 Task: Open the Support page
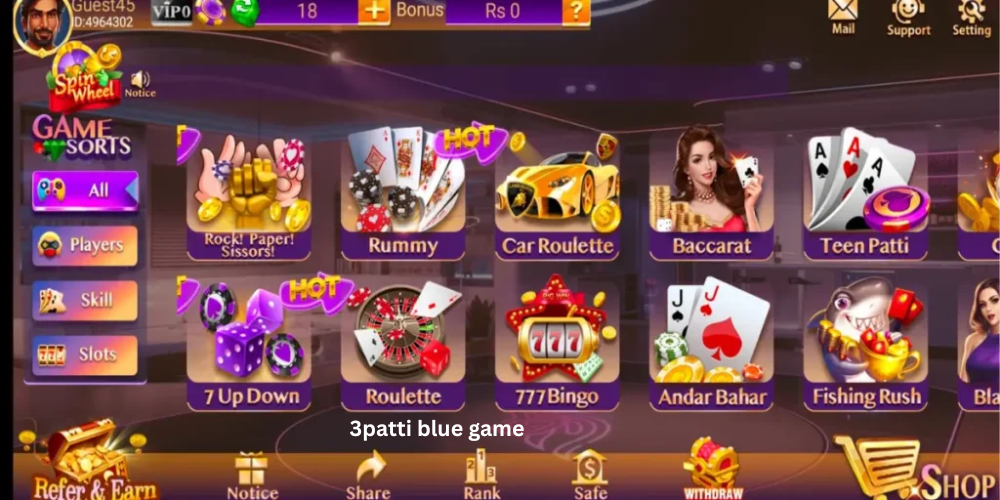coord(908,16)
